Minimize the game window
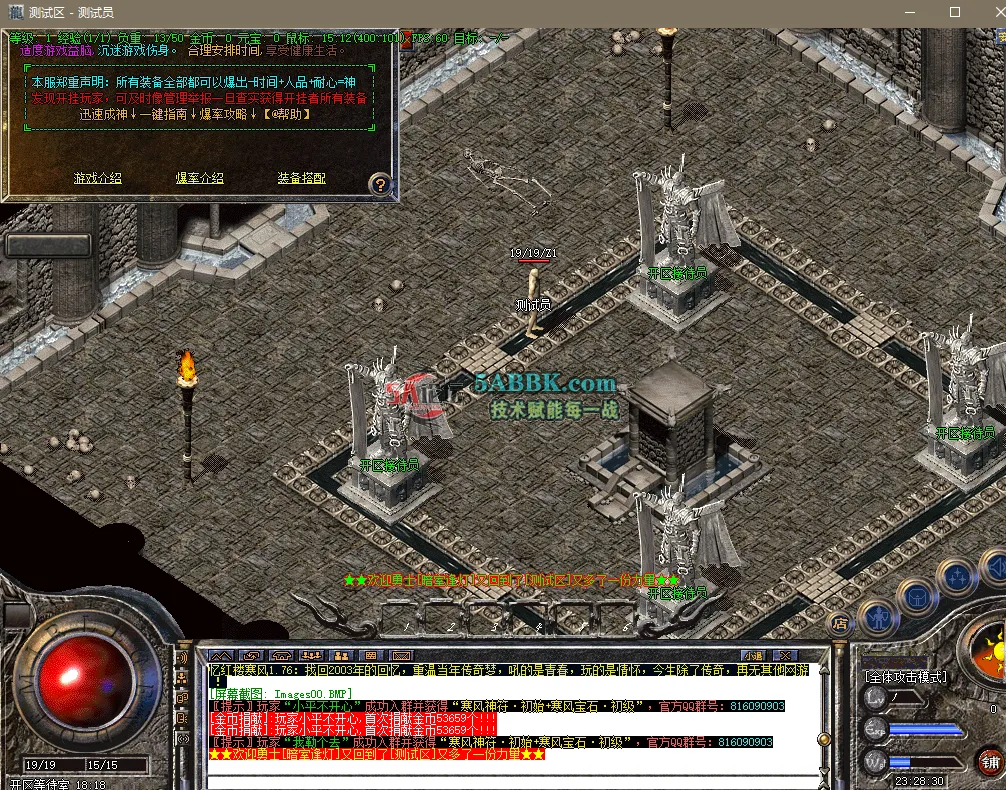 click(x=910, y=12)
